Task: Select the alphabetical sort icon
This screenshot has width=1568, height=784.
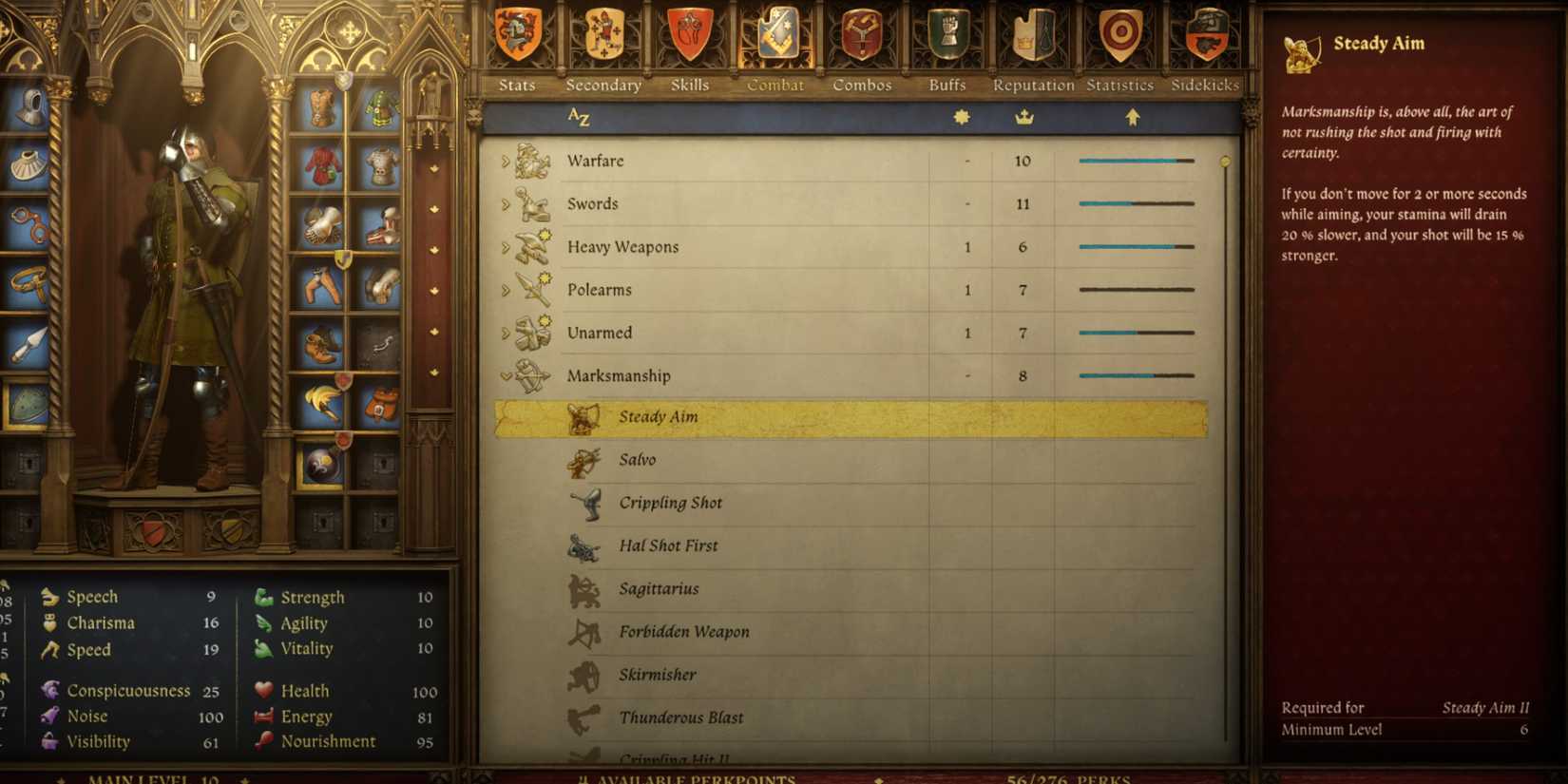Action: coord(579,116)
